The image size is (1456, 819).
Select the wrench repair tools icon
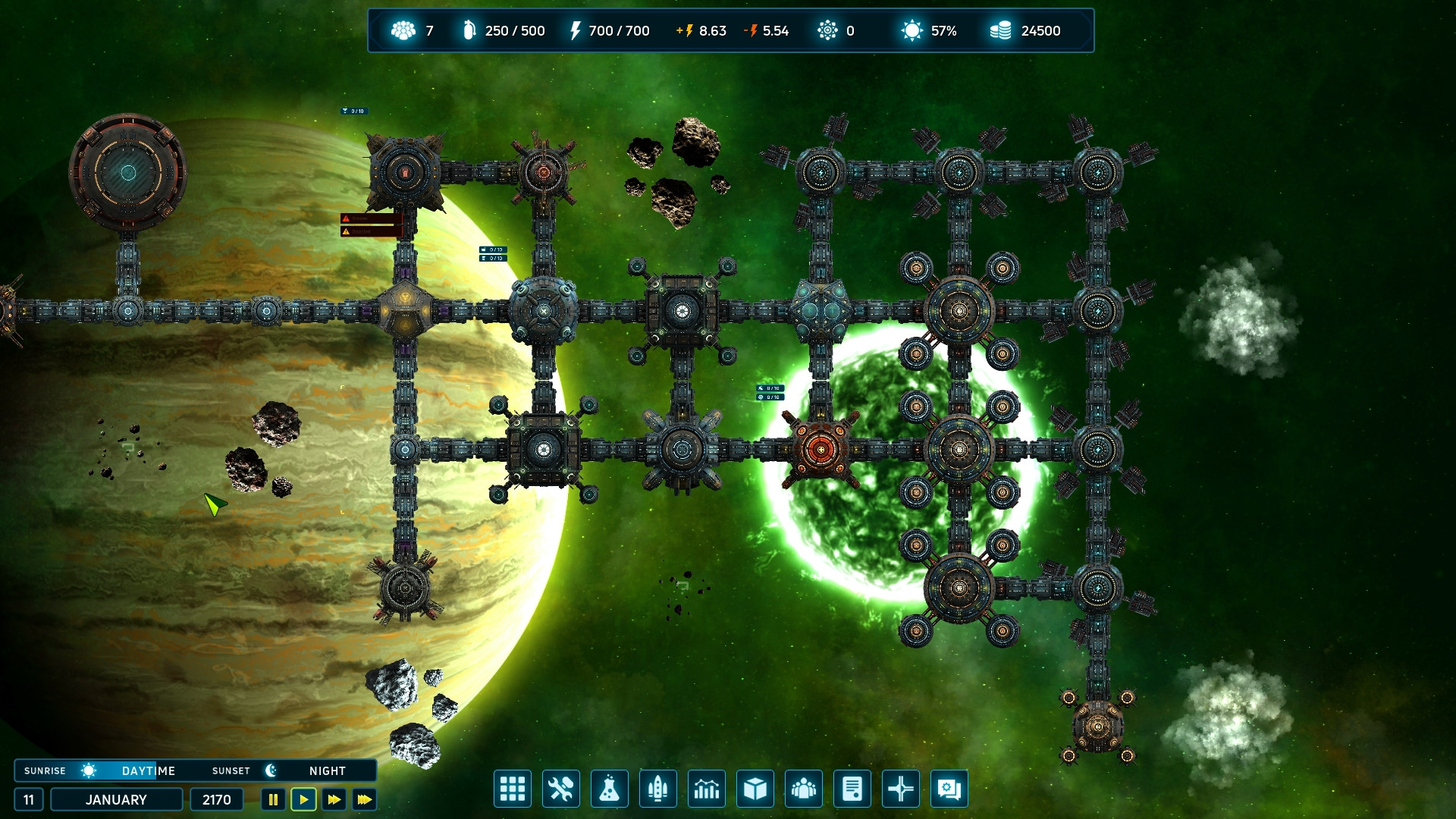561,789
